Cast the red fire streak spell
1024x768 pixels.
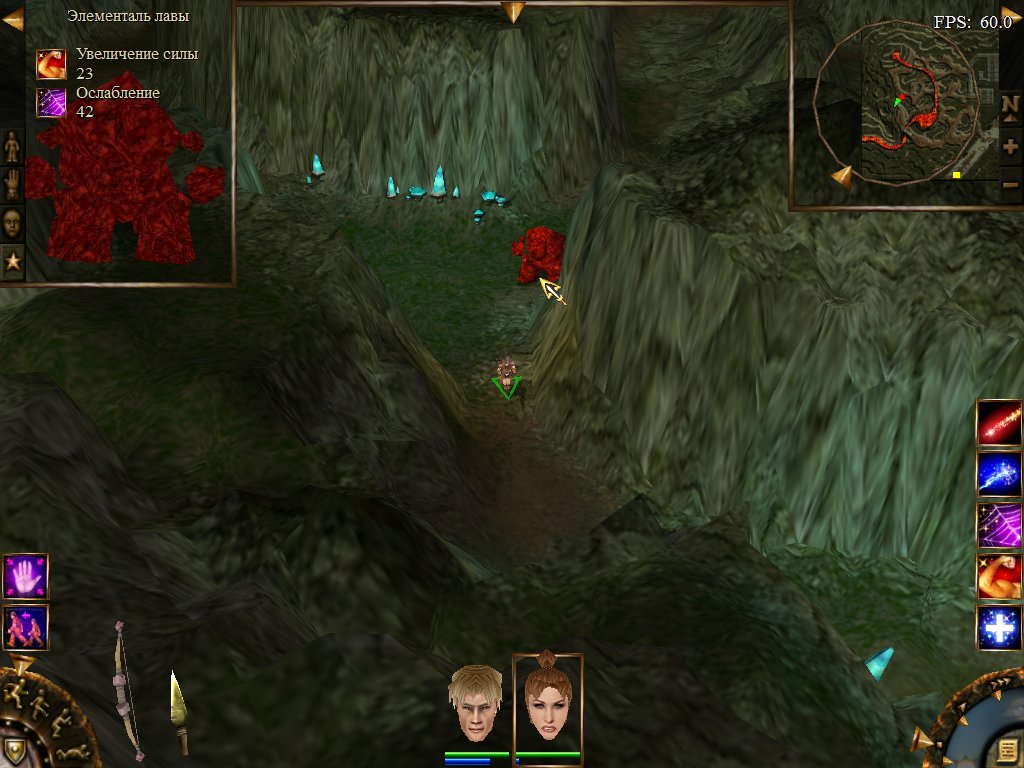(x=999, y=423)
